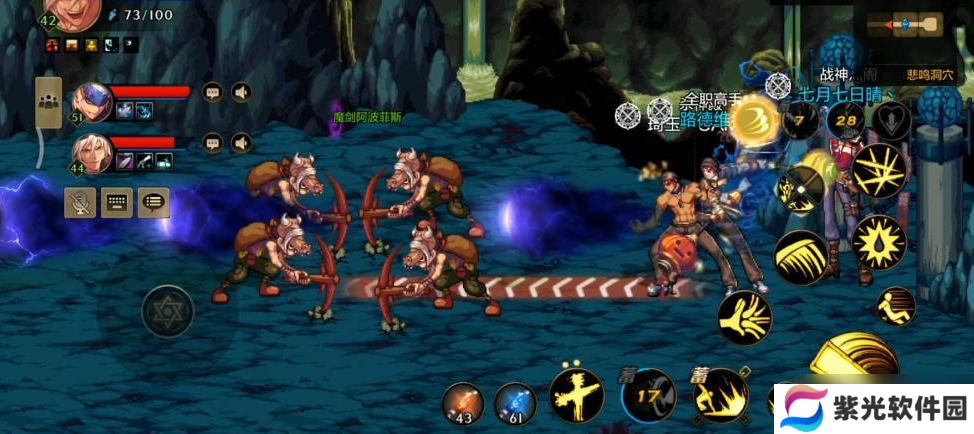This screenshot has height=434, width=974.
Task: Mute the level 51 teammate's voice
Action: tap(241, 93)
